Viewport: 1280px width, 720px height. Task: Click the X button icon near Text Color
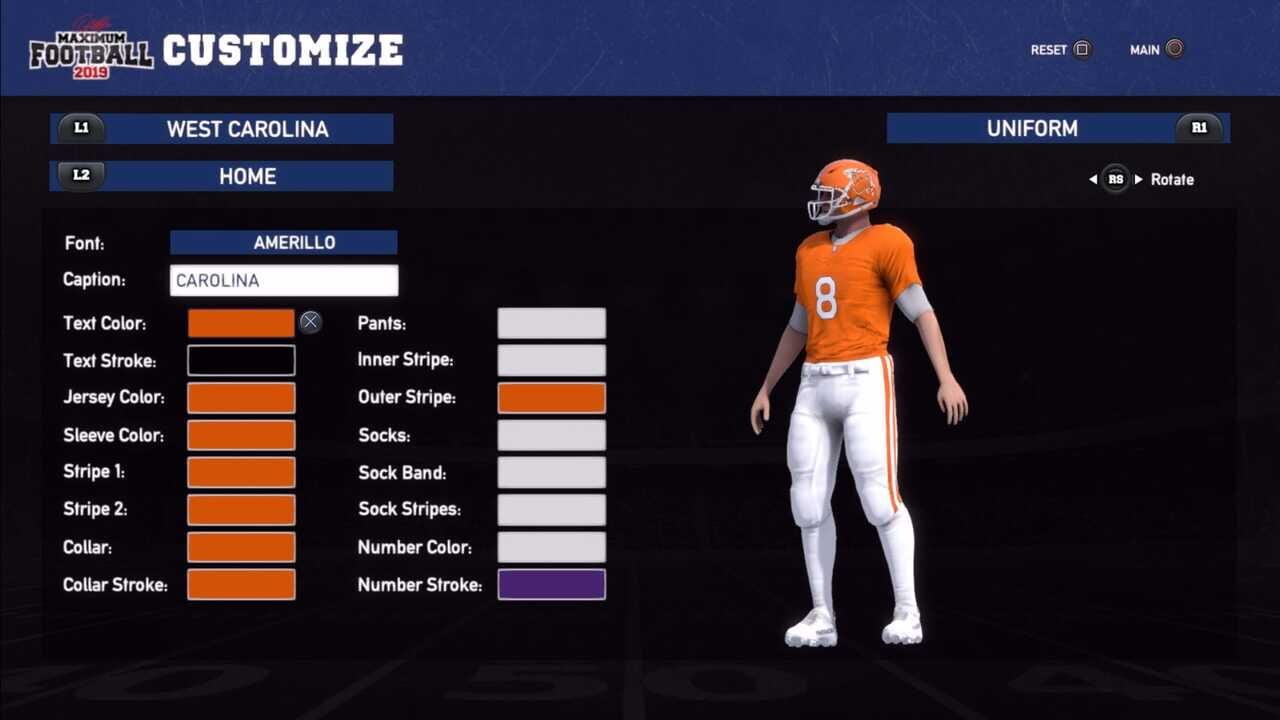point(310,321)
